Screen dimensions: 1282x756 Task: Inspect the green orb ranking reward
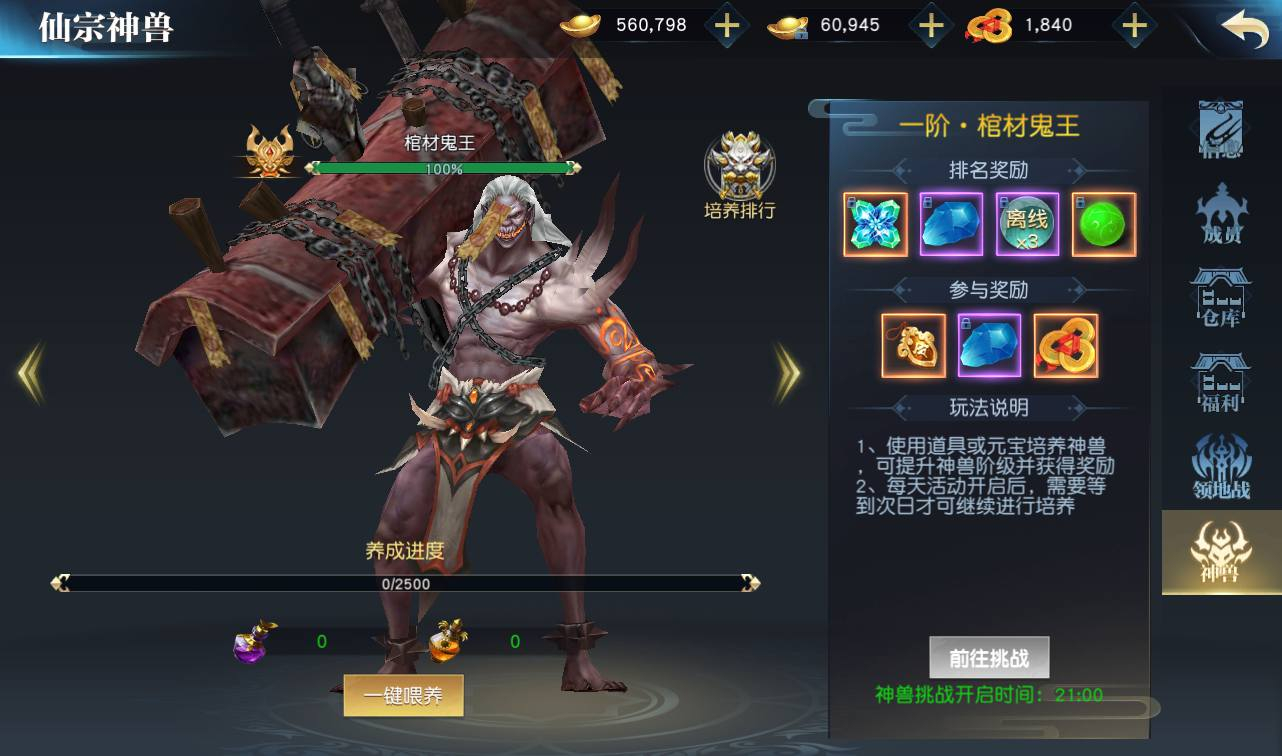click(x=1104, y=225)
